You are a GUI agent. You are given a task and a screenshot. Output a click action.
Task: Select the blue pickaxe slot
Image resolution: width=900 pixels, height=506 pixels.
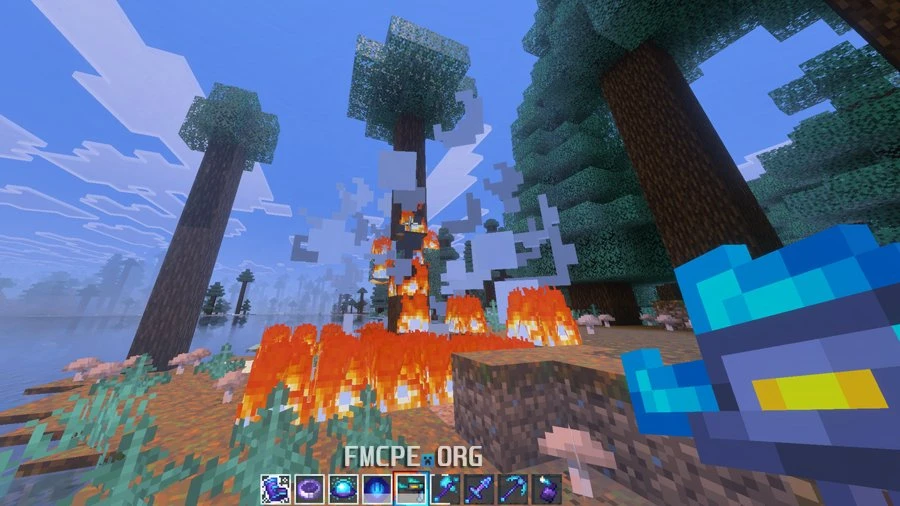point(513,489)
